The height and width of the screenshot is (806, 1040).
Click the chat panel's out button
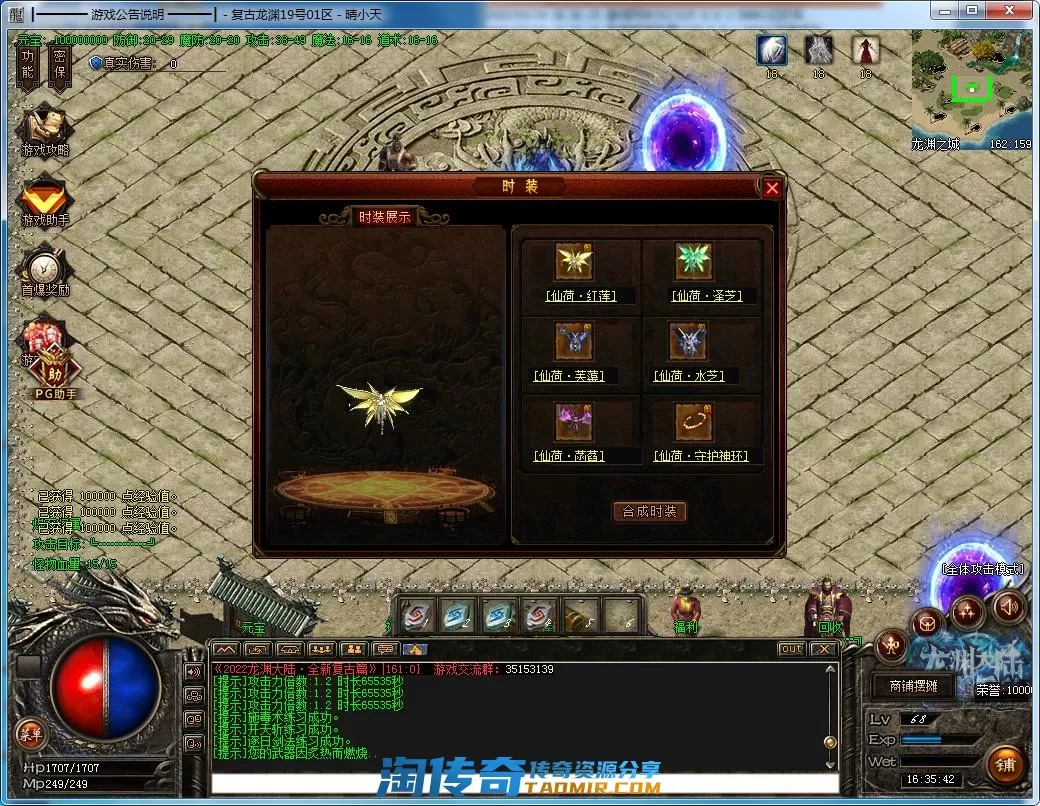(x=791, y=649)
